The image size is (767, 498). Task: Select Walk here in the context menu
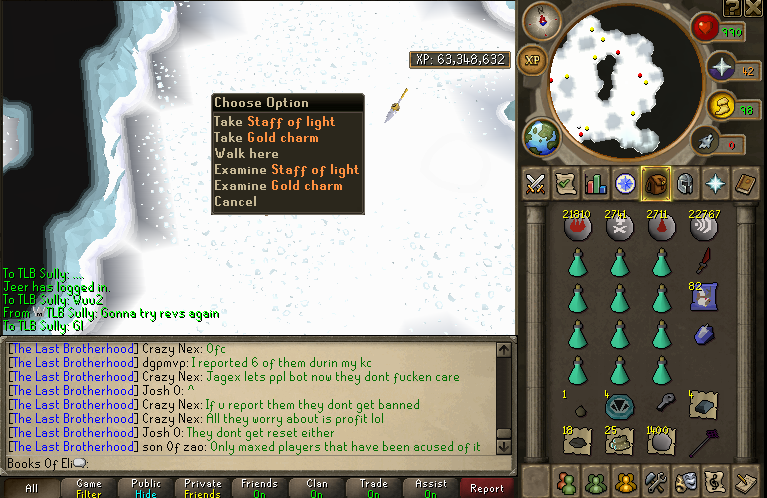click(x=246, y=153)
